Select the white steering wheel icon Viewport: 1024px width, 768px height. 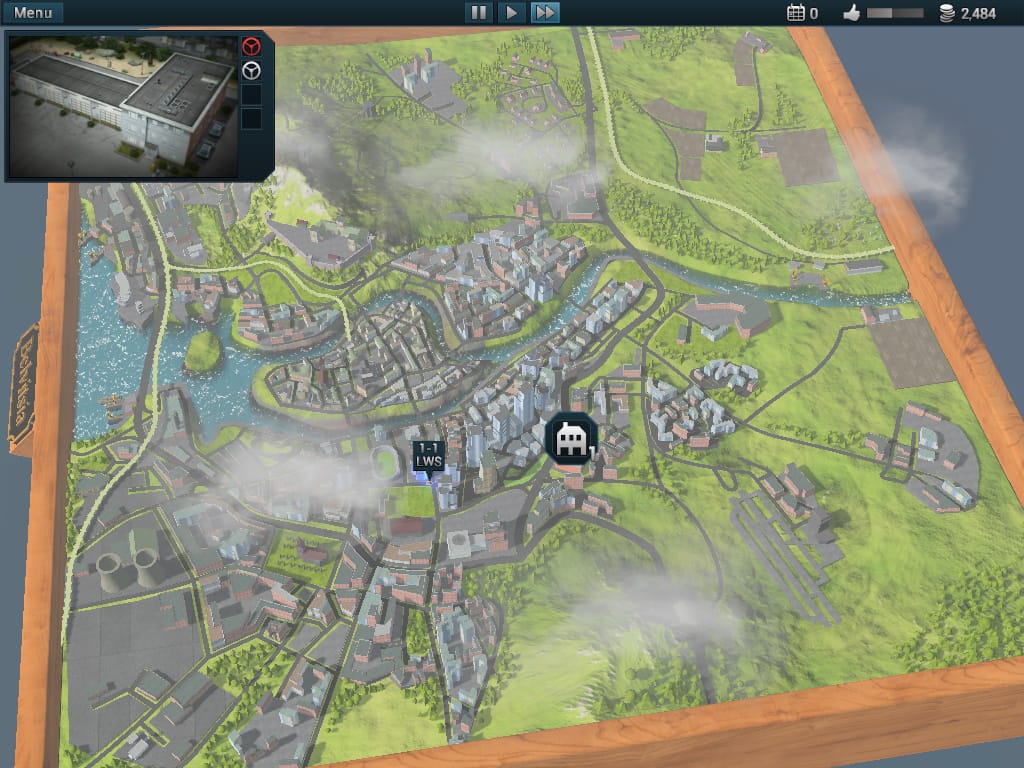tap(252, 71)
